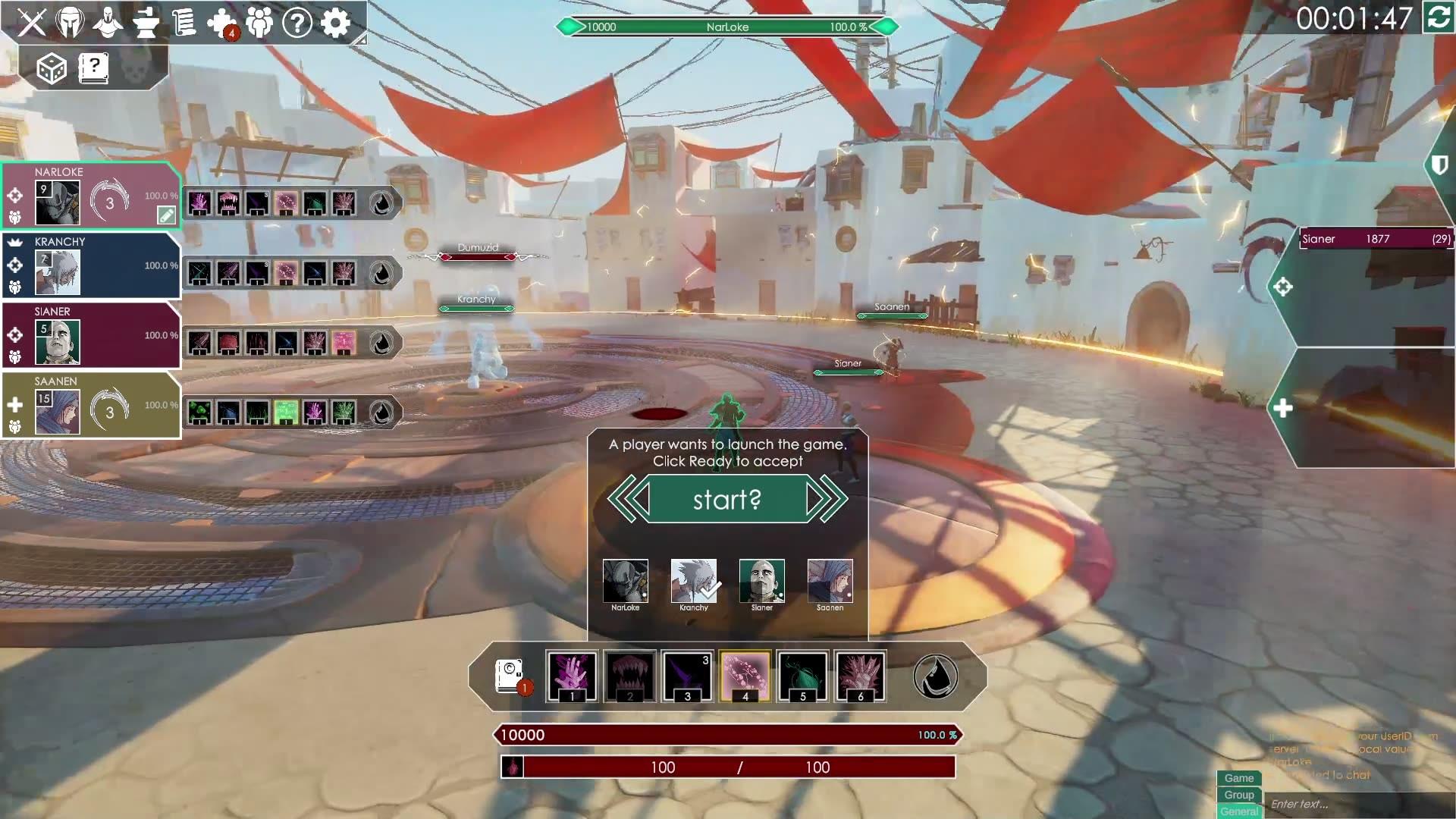Open the crafting anvil menu
The image size is (1456, 819).
(146, 23)
